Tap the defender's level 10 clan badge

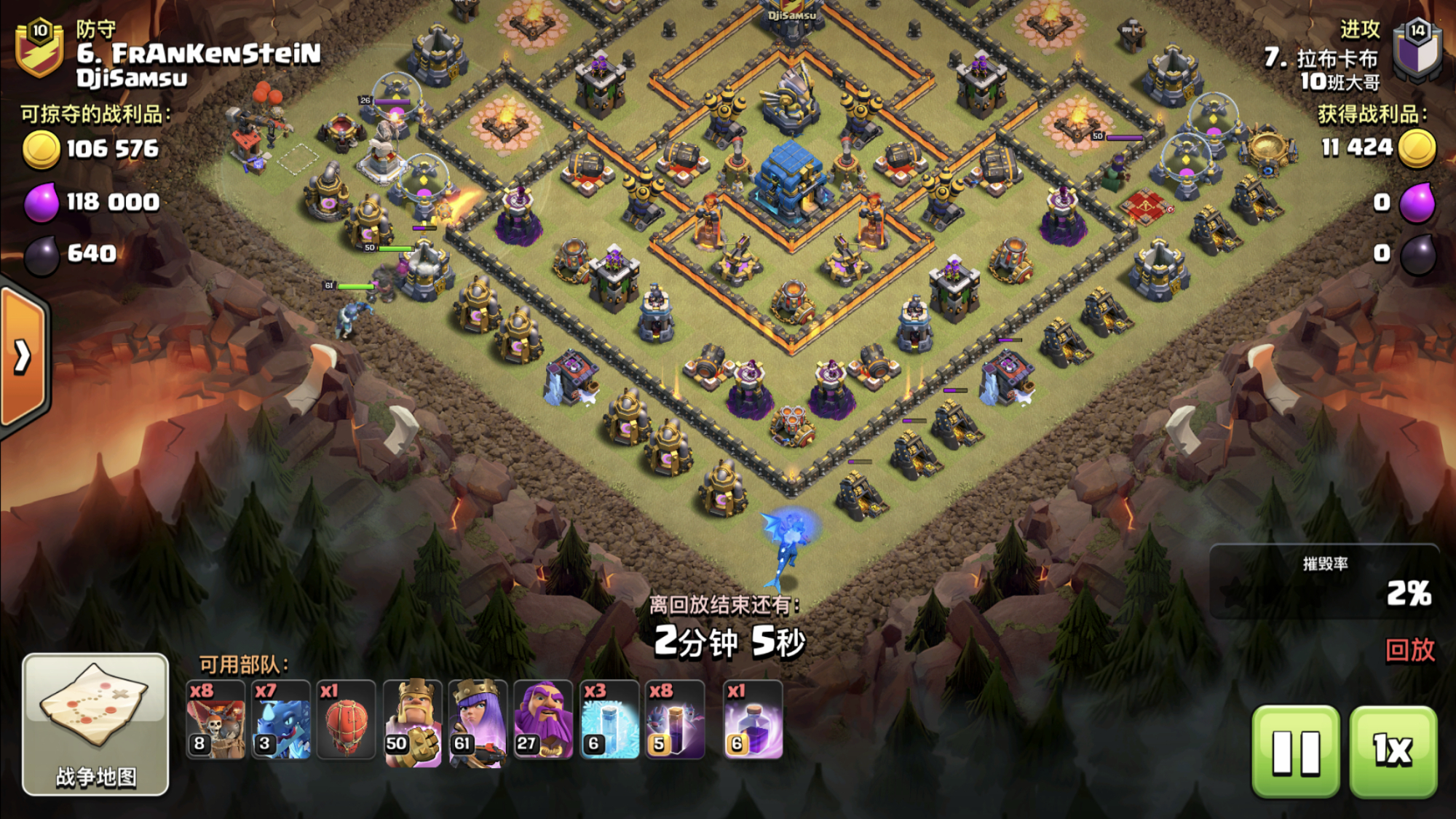click(x=40, y=48)
